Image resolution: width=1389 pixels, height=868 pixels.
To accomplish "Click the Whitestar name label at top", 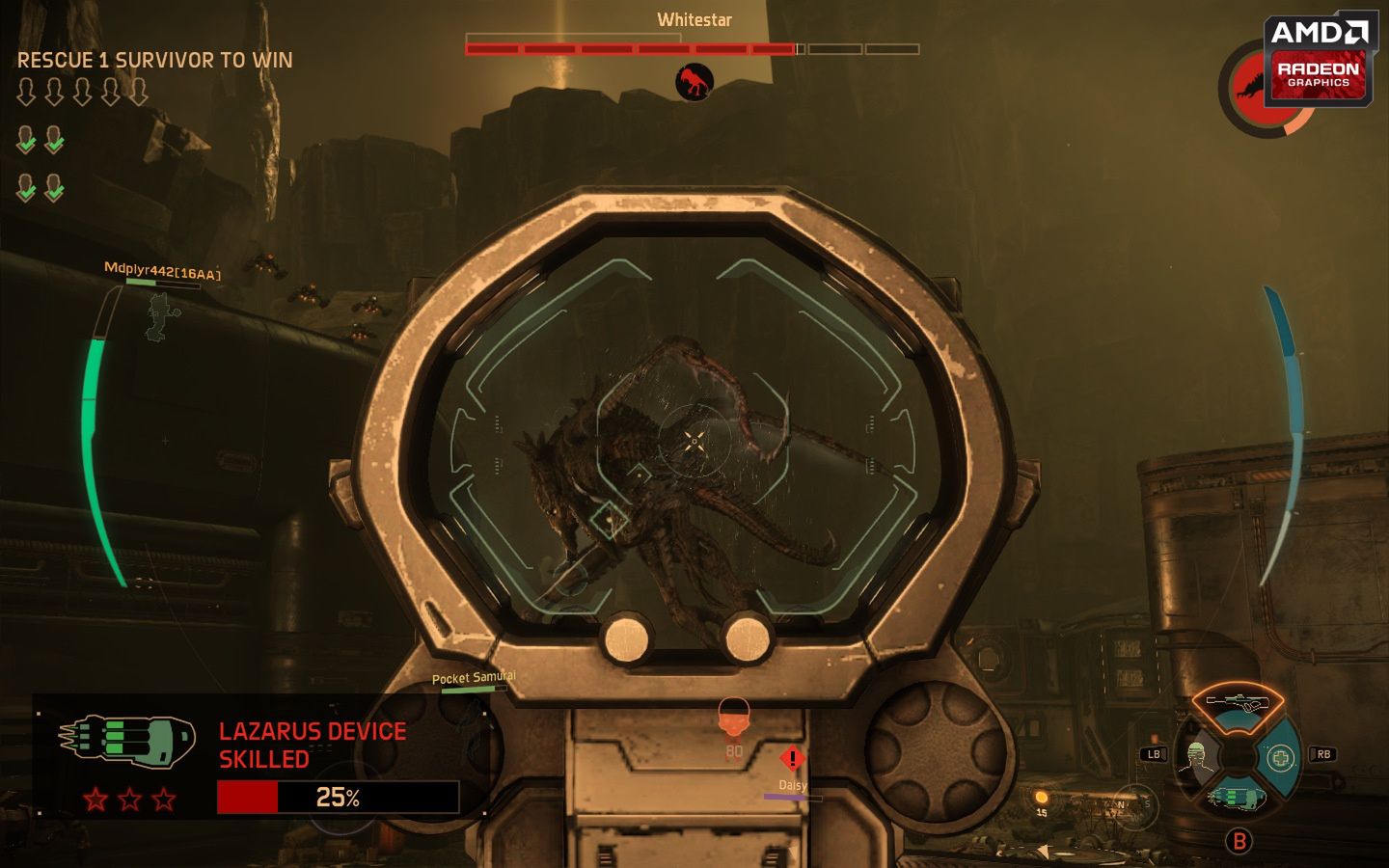I will 694,19.
